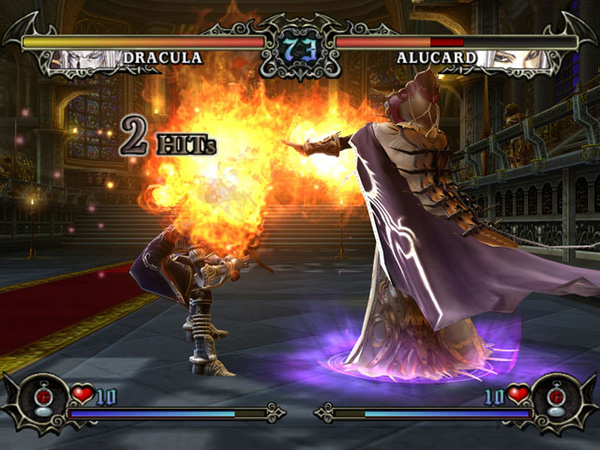Select Alucard's stopwatch sub-weapon icon
The image size is (600, 450).
point(557,398)
